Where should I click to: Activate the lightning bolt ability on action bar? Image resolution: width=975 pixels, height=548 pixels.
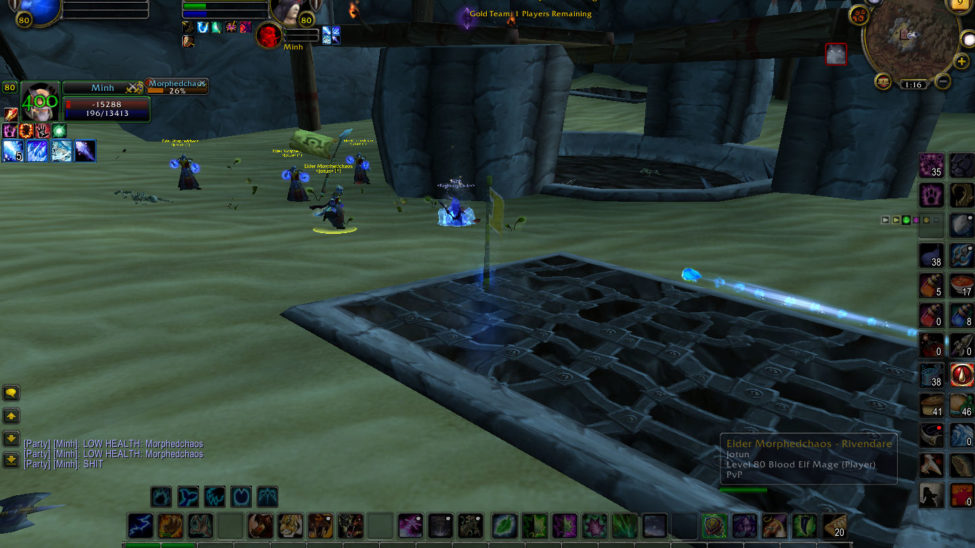140,526
